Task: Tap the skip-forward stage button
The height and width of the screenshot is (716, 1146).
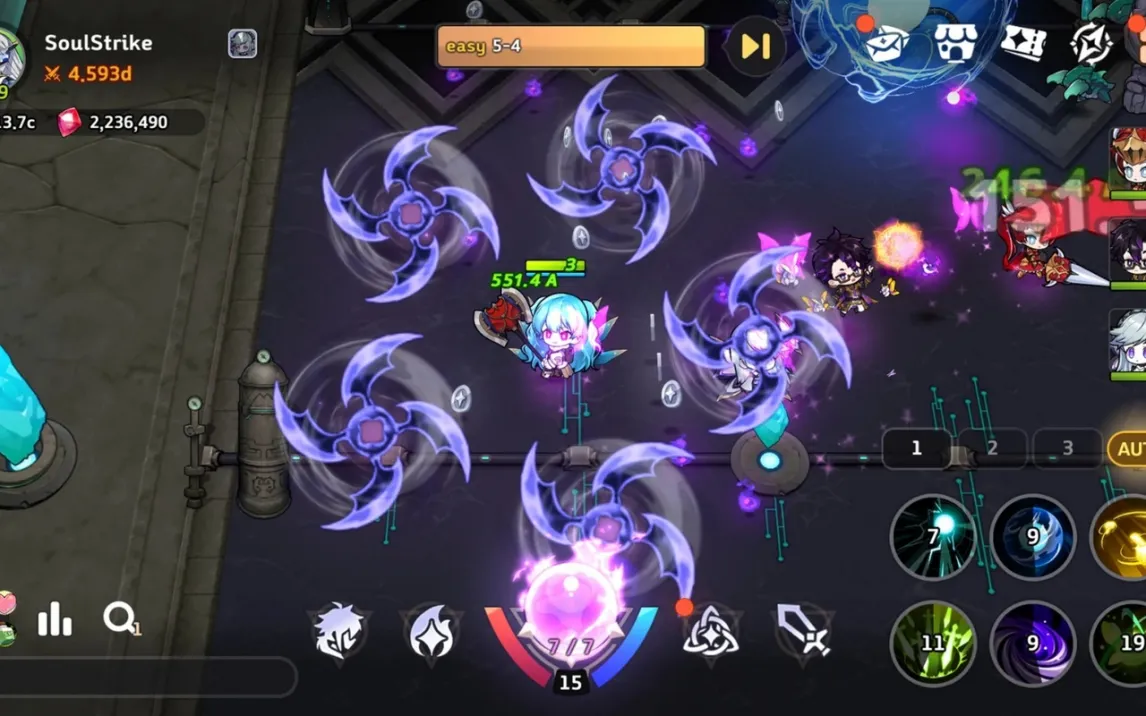Action: click(755, 46)
